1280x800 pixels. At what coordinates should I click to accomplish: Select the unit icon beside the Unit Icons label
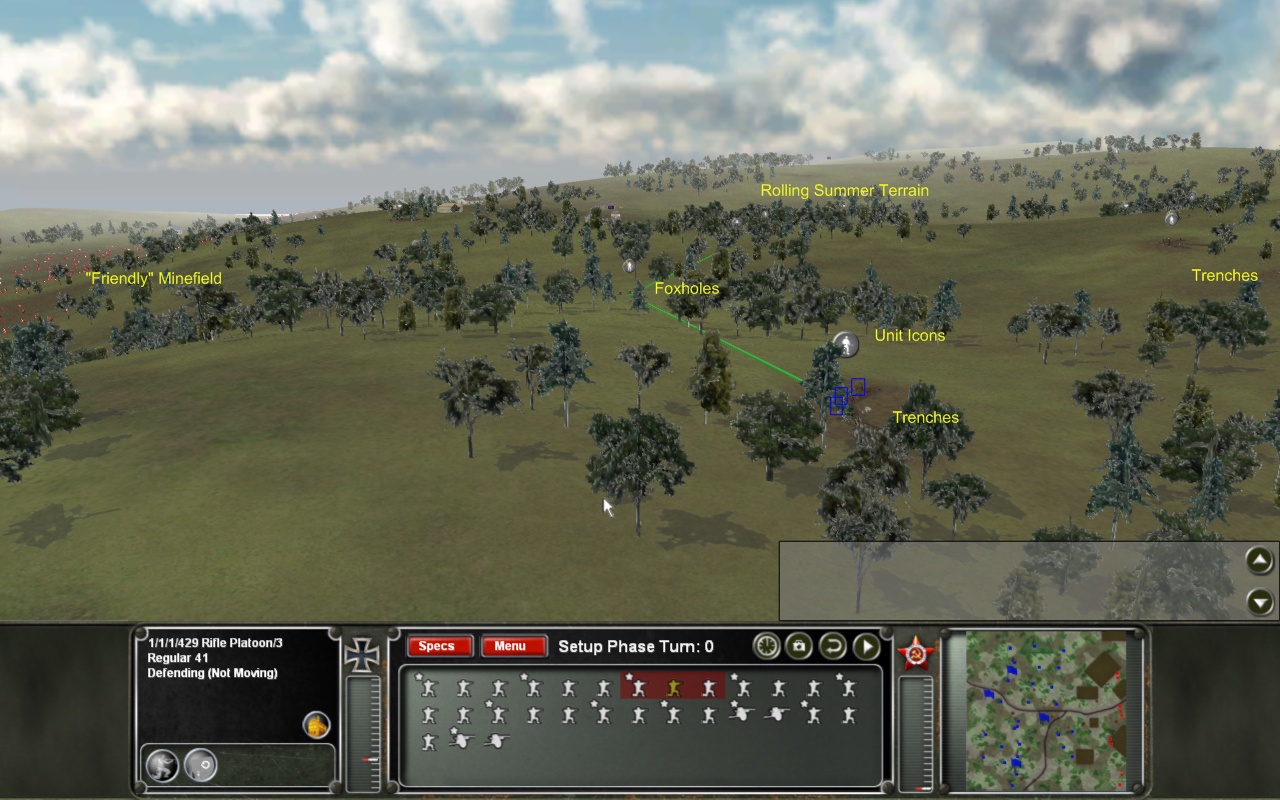846,345
